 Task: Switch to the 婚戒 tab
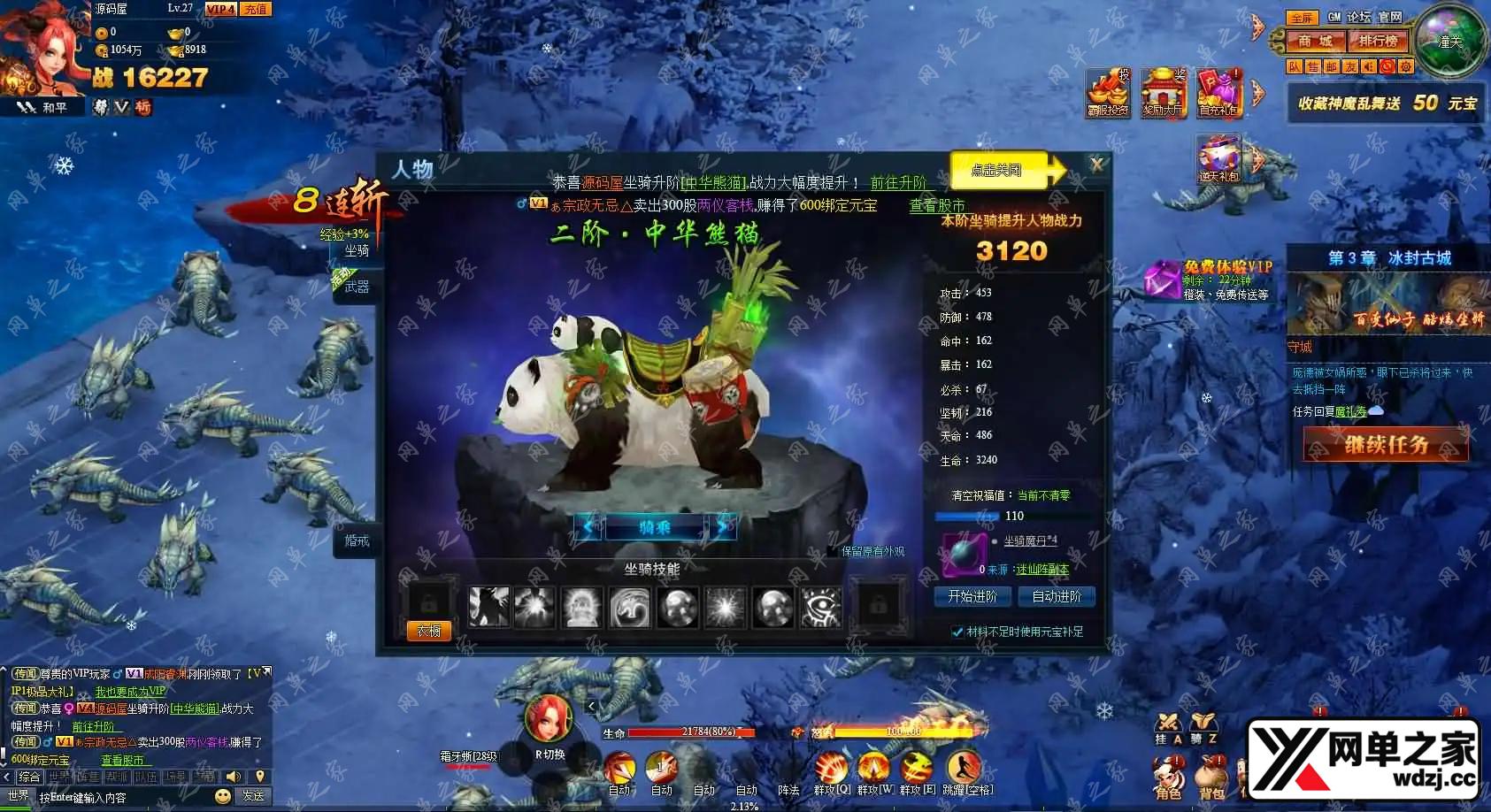[x=357, y=540]
